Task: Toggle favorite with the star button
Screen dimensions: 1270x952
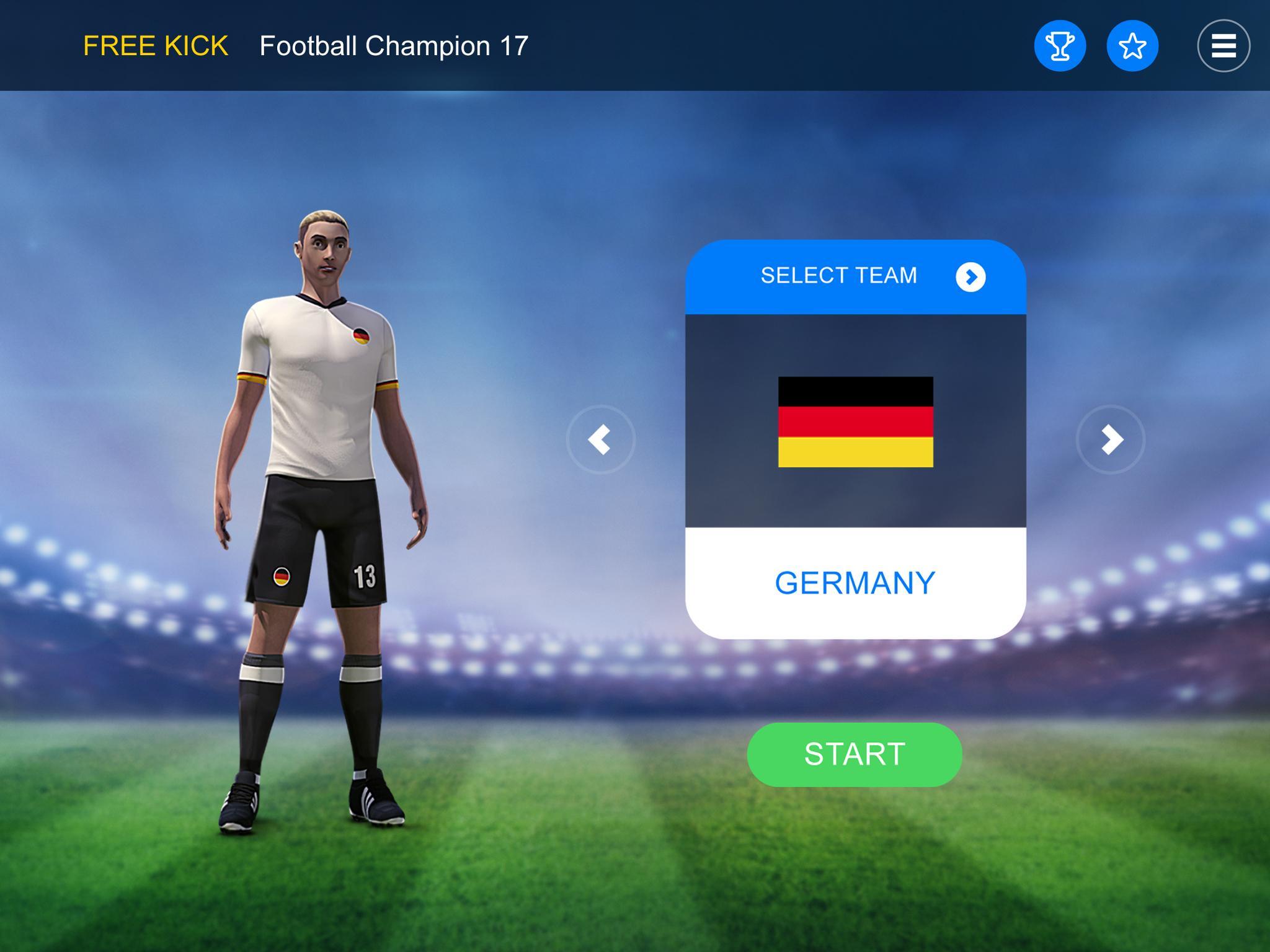Action: coord(1132,44)
